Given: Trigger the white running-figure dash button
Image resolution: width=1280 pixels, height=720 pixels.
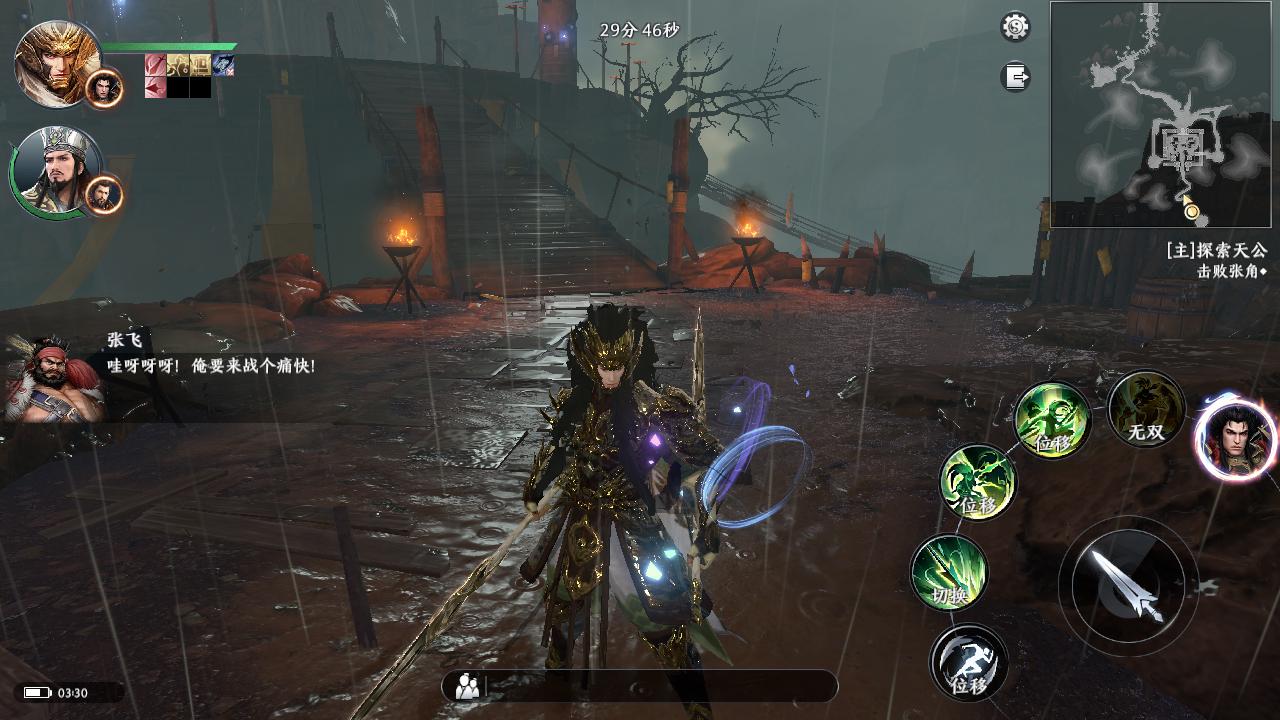Looking at the screenshot, I should [x=968, y=661].
